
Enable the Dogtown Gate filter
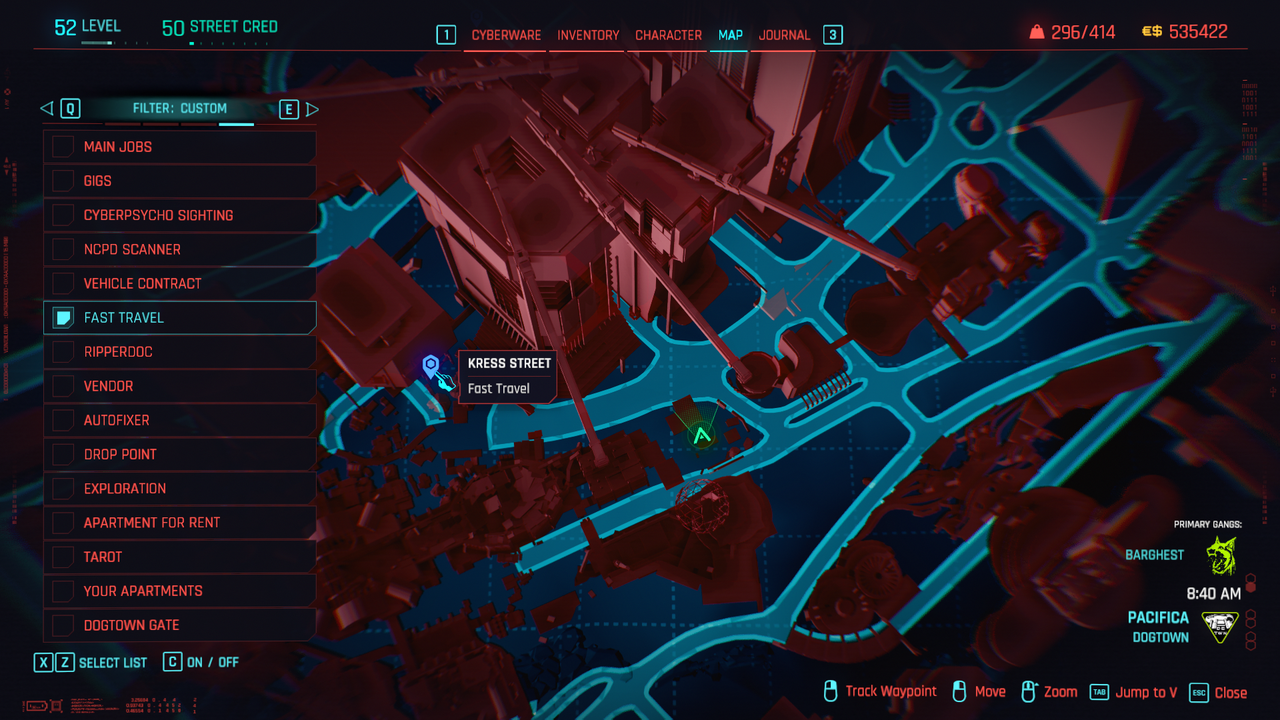click(64, 625)
